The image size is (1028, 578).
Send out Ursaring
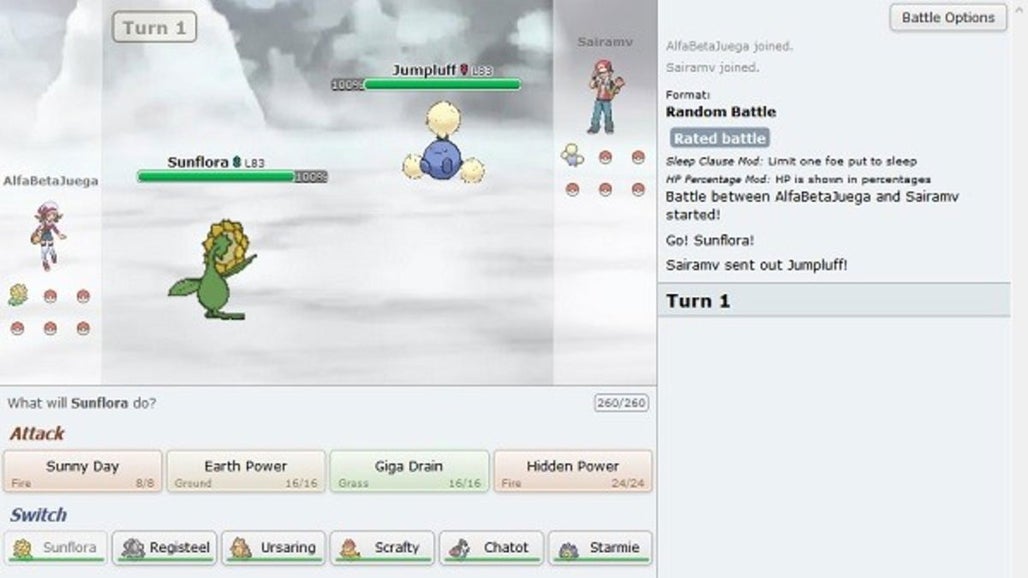[x=274, y=548]
